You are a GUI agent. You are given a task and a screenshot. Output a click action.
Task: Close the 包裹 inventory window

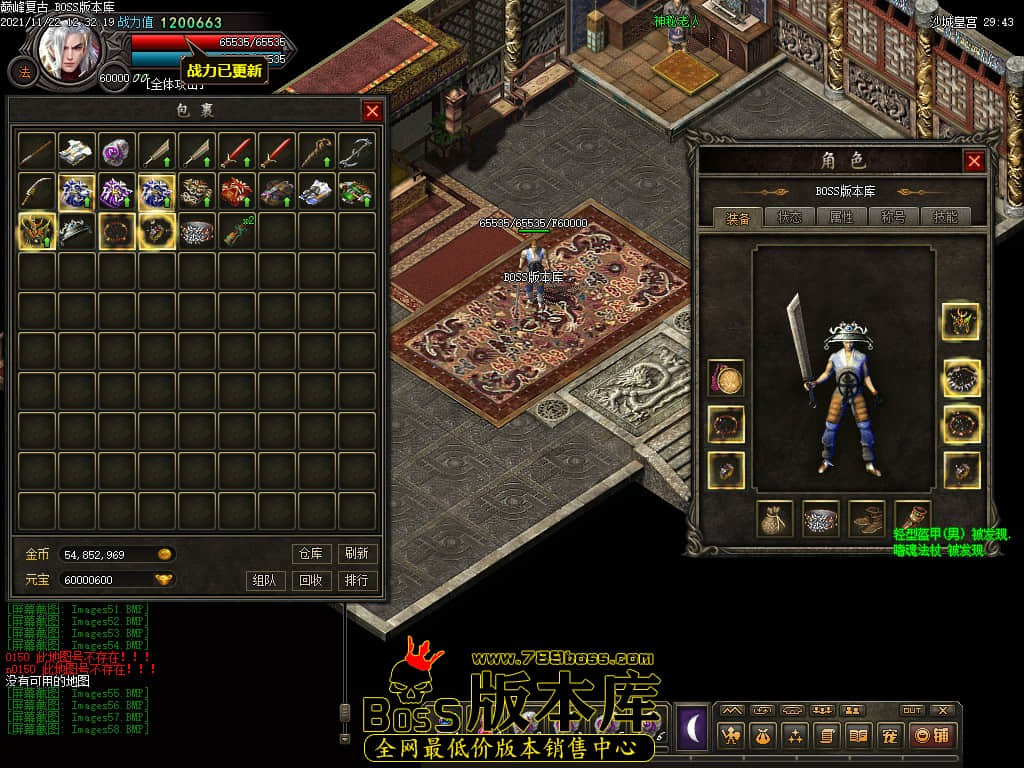372,111
